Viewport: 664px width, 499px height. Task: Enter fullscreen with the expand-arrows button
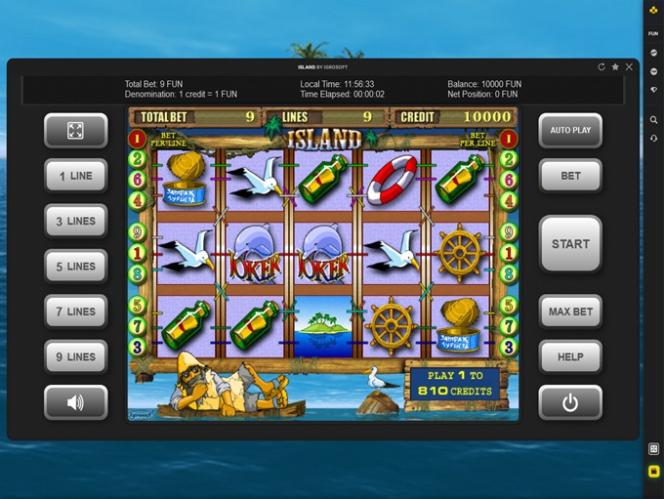76,130
